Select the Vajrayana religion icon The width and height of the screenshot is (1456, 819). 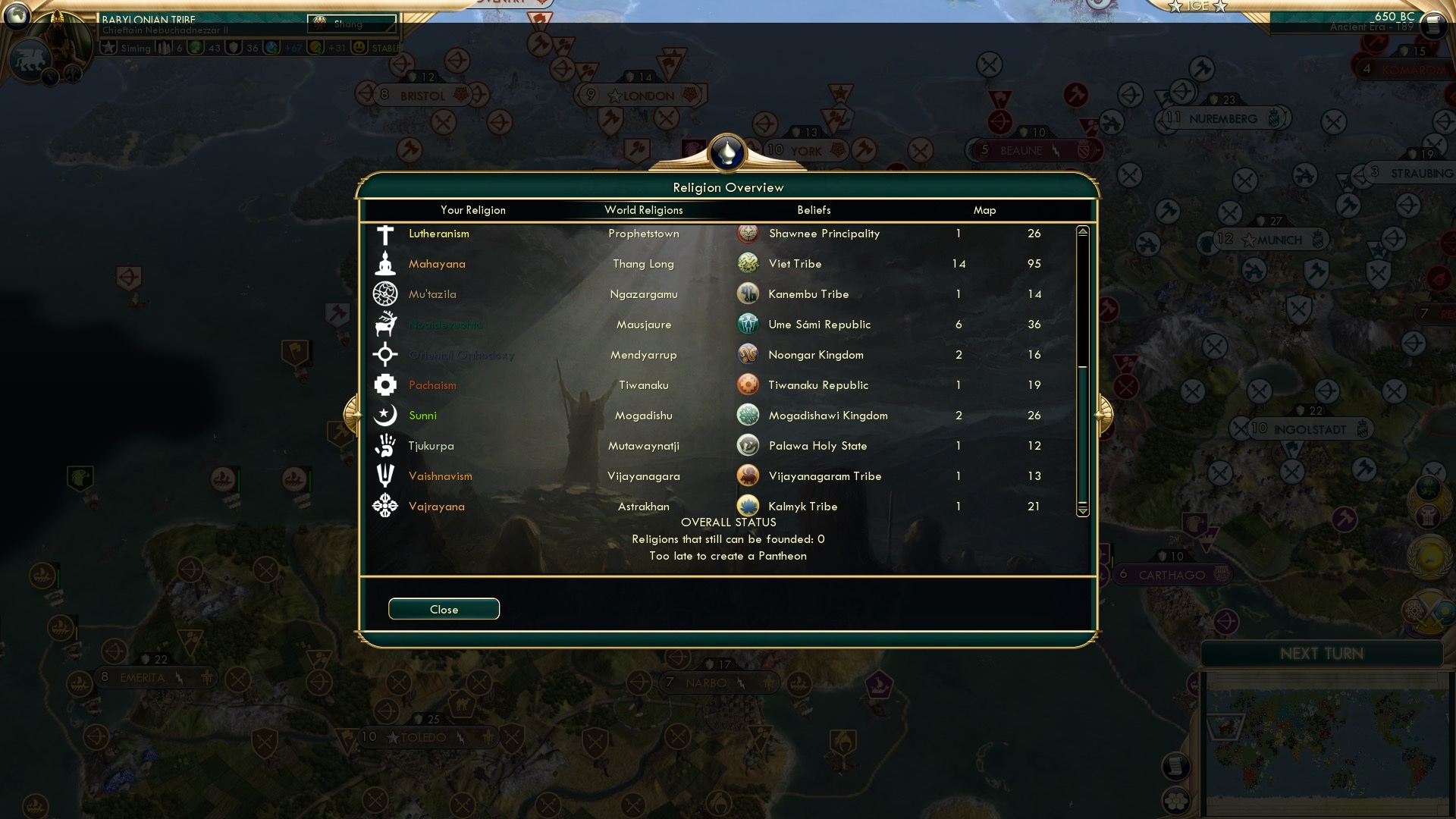pos(386,507)
